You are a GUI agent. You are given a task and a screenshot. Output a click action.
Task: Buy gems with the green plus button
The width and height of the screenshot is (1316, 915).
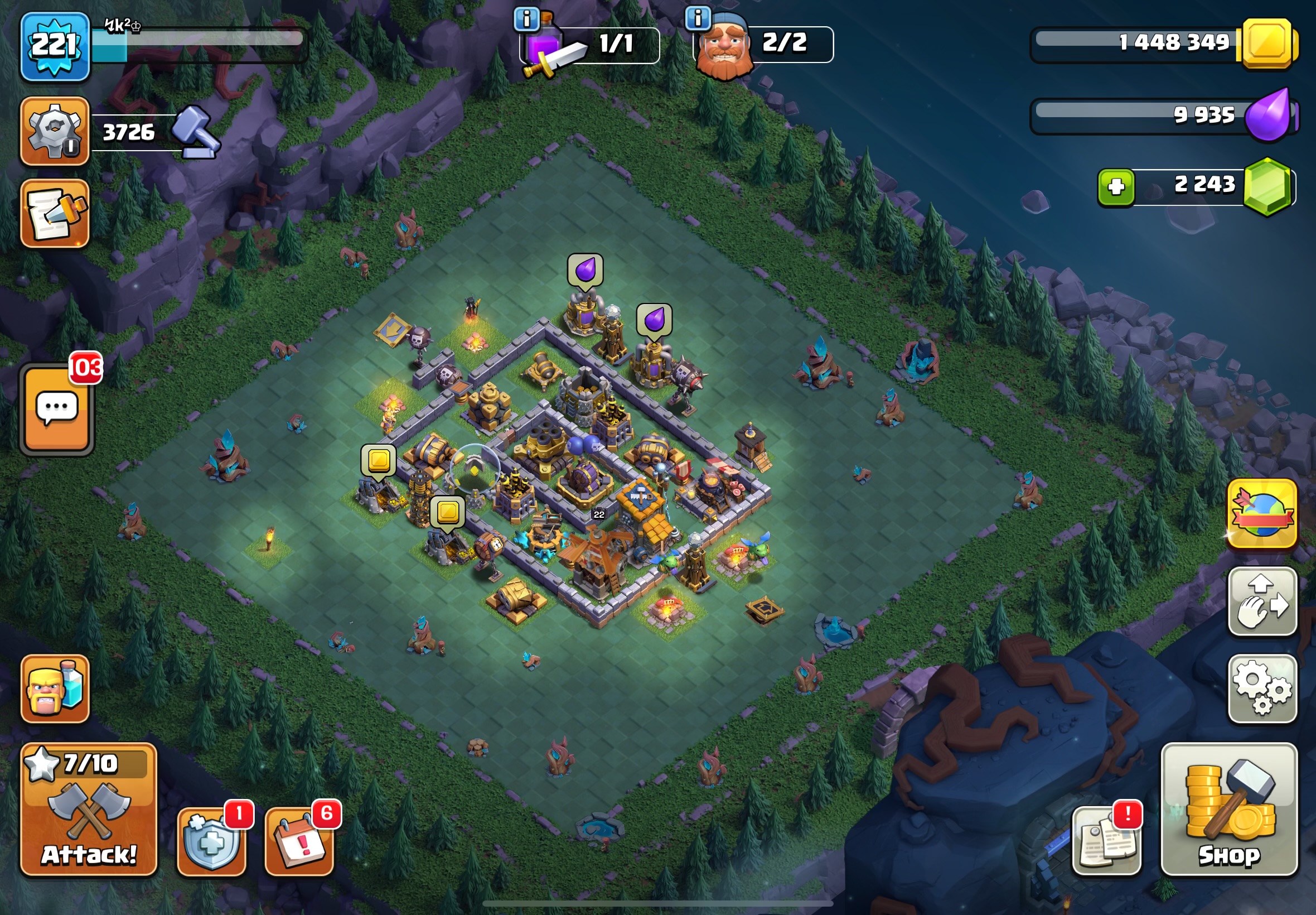click(1115, 187)
